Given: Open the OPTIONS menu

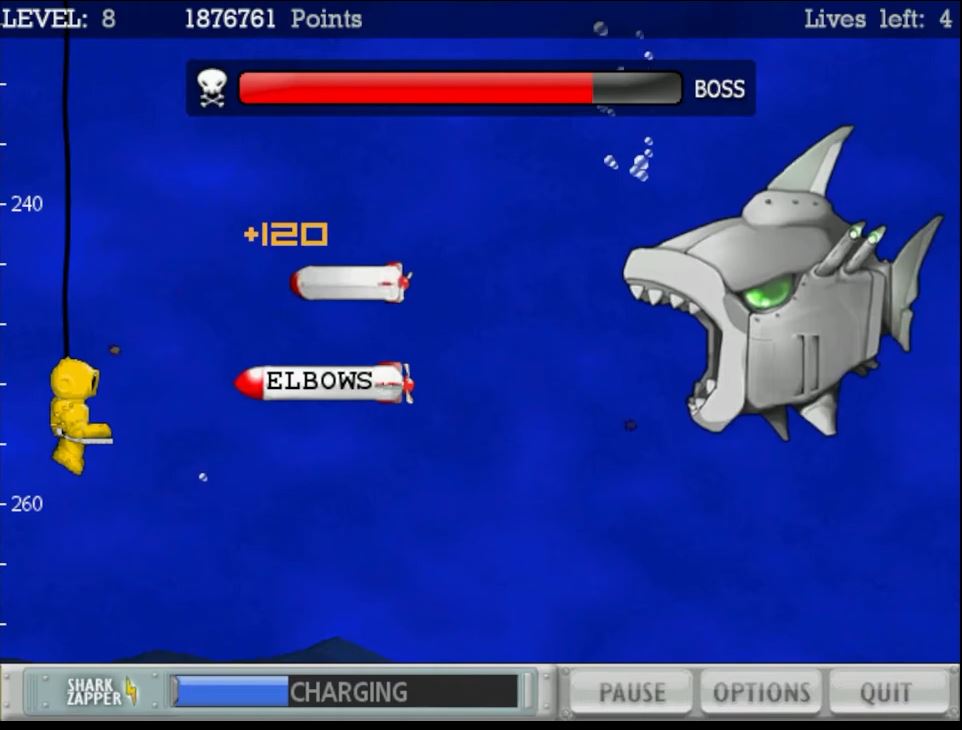Looking at the screenshot, I should (761, 692).
